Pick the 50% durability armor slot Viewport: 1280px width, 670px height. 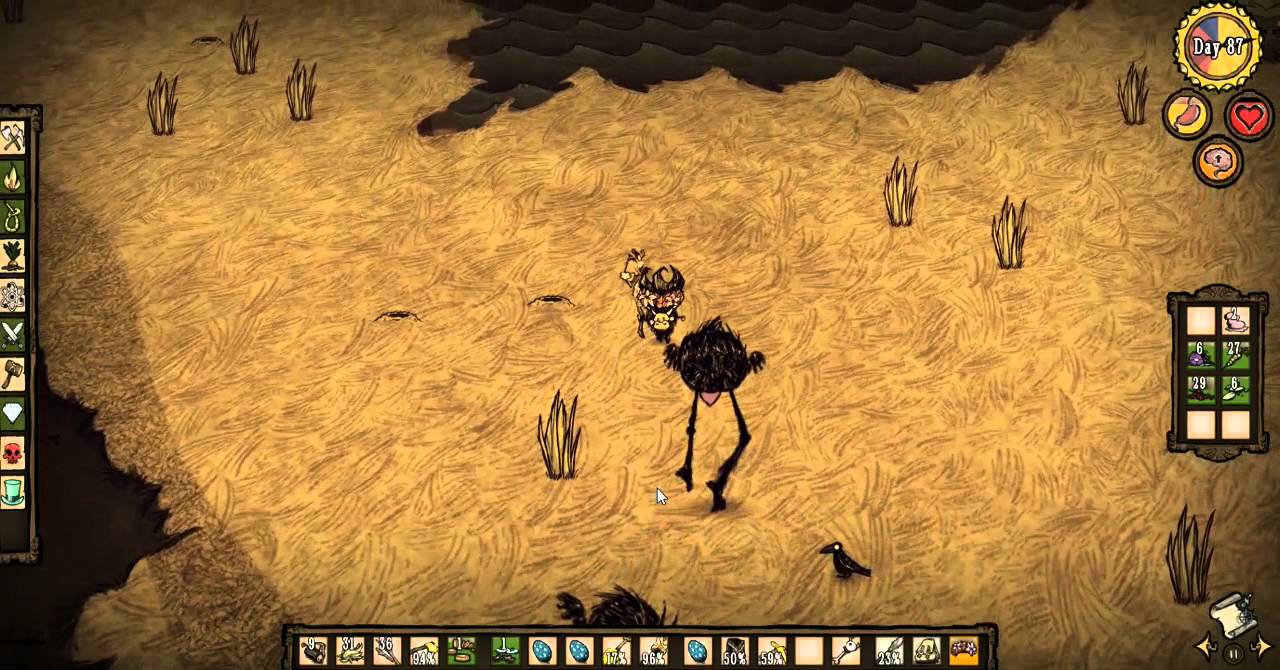click(x=735, y=651)
